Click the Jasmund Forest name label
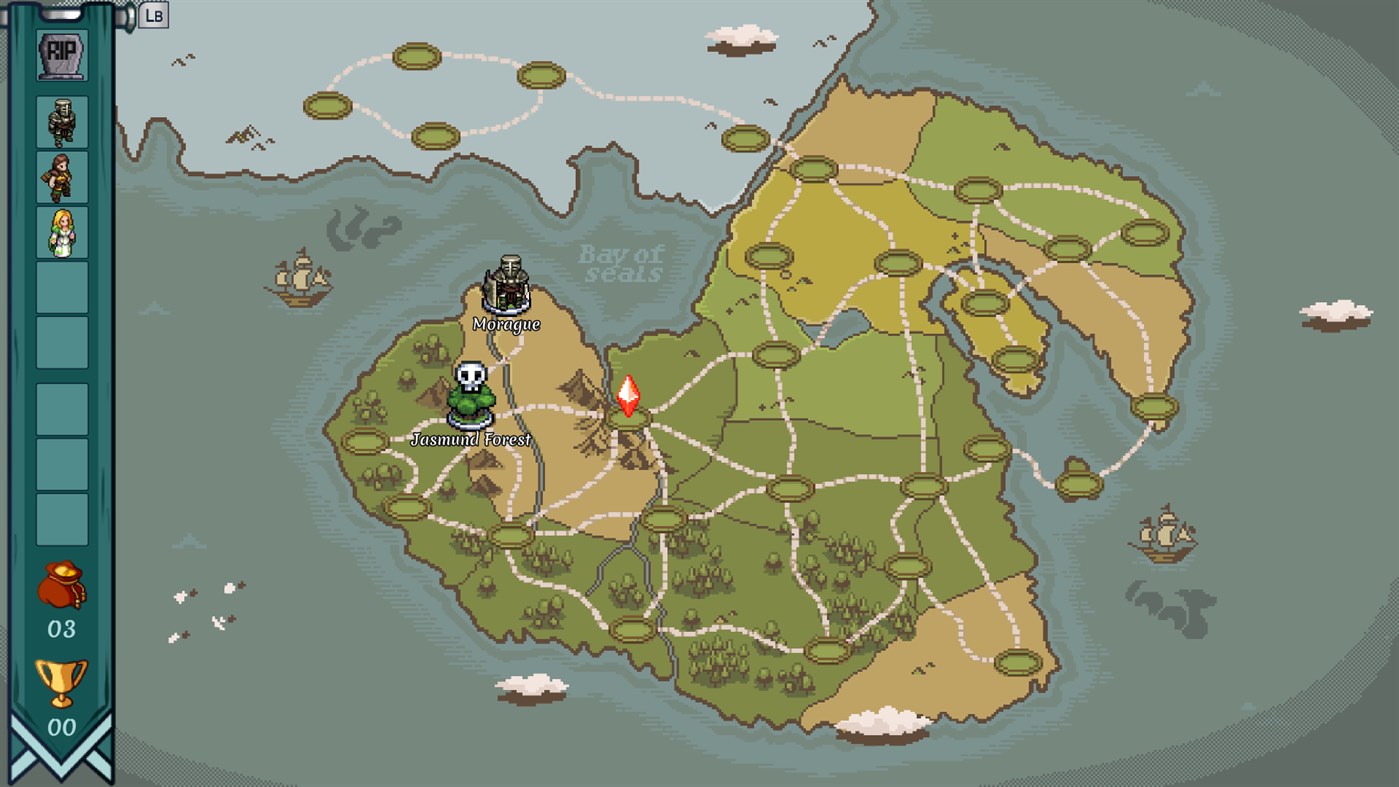Viewport: 1399px width, 787px height. click(473, 437)
